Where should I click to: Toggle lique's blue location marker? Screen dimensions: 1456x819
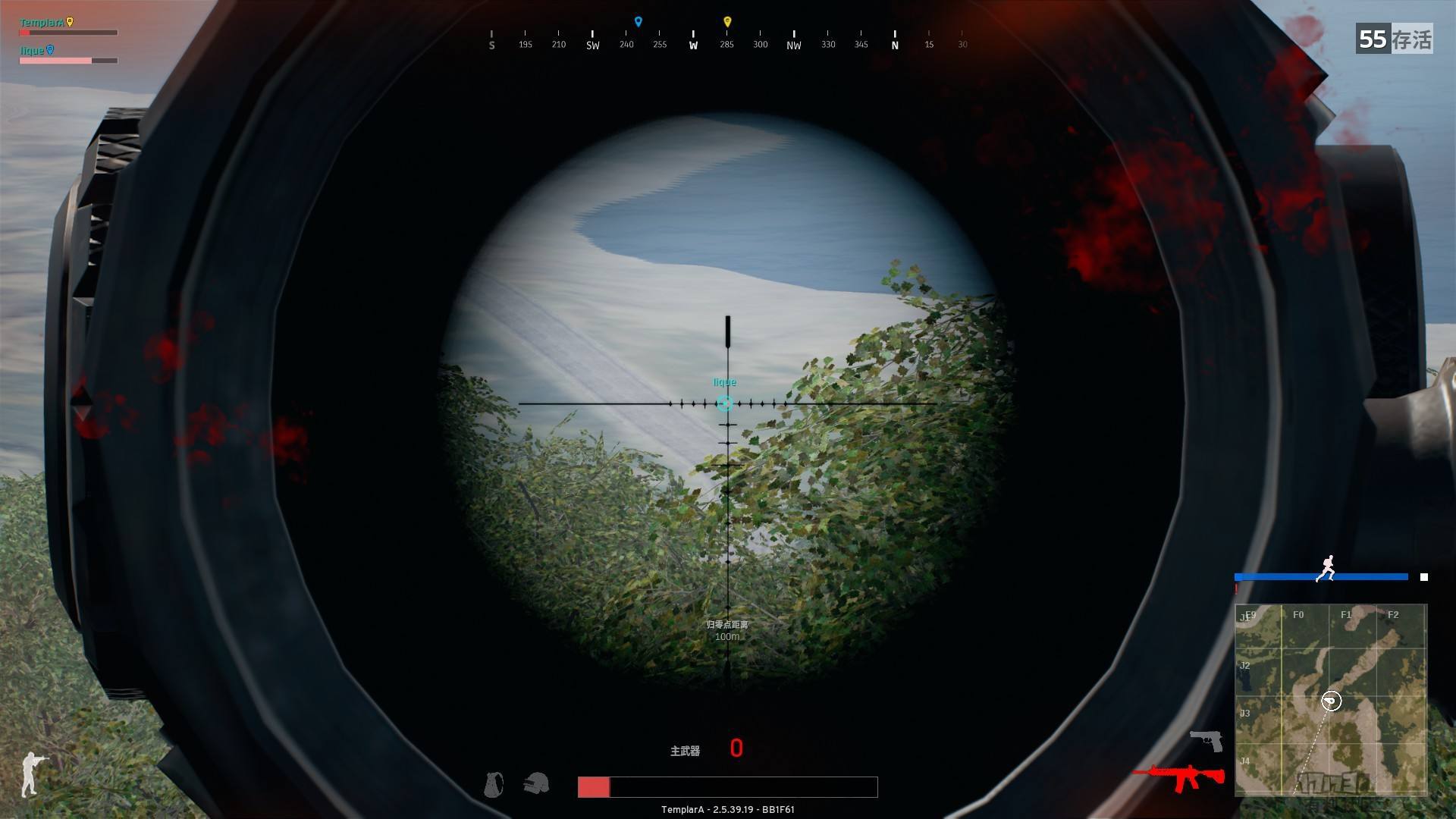pos(50,48)
